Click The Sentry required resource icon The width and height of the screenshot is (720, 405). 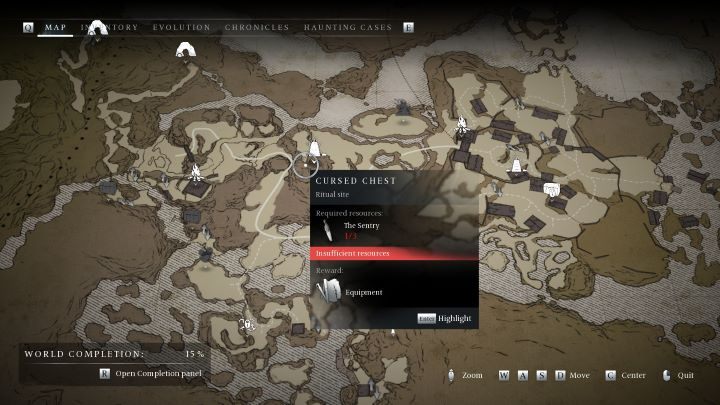pos(328,230)
